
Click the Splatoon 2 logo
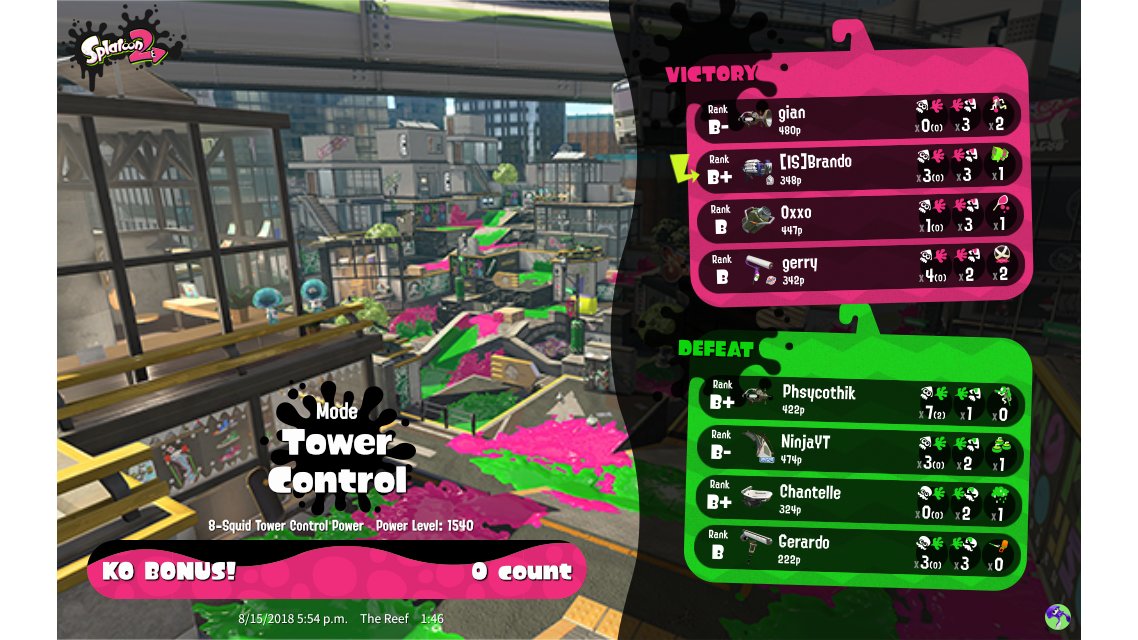tap(124, 46)
